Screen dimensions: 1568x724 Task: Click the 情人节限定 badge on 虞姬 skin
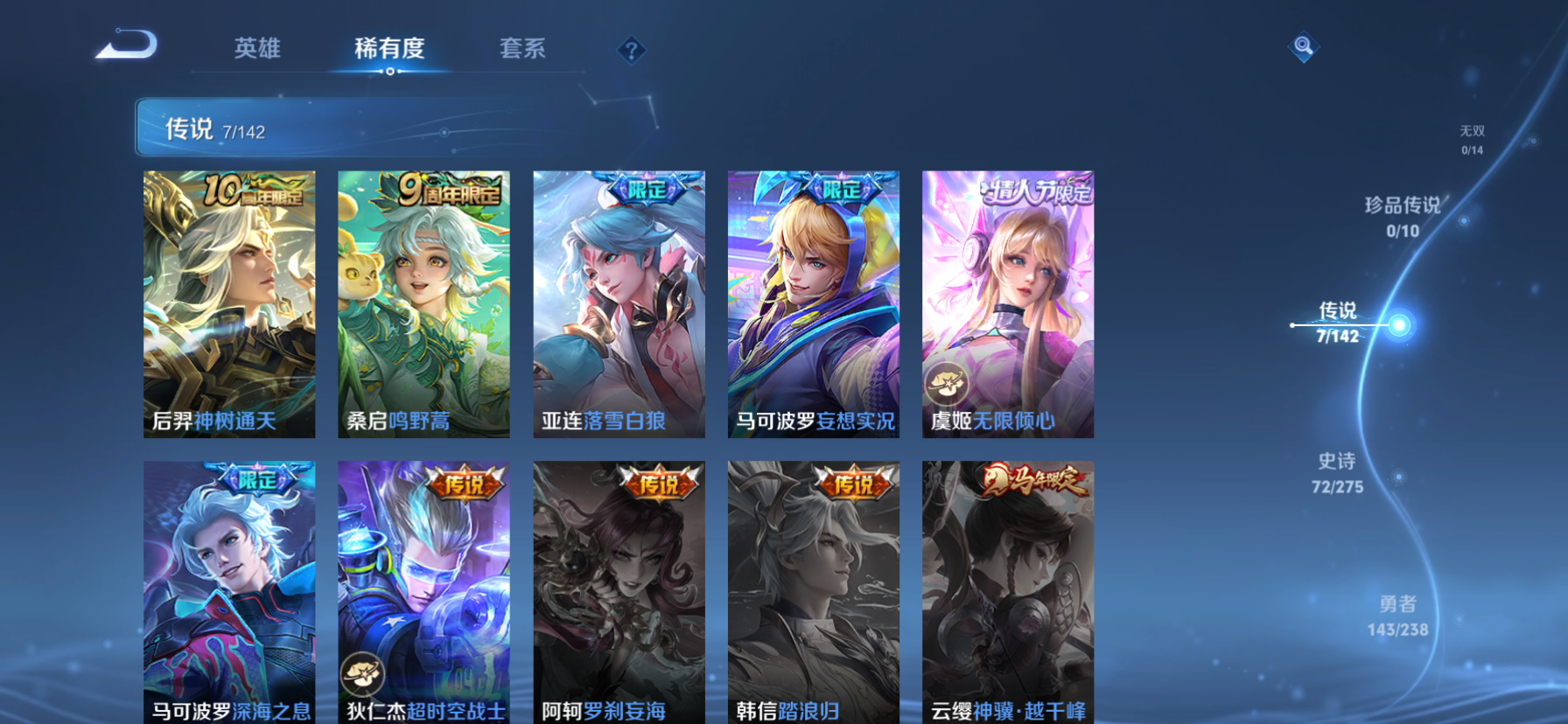(x=1038, y=191)
